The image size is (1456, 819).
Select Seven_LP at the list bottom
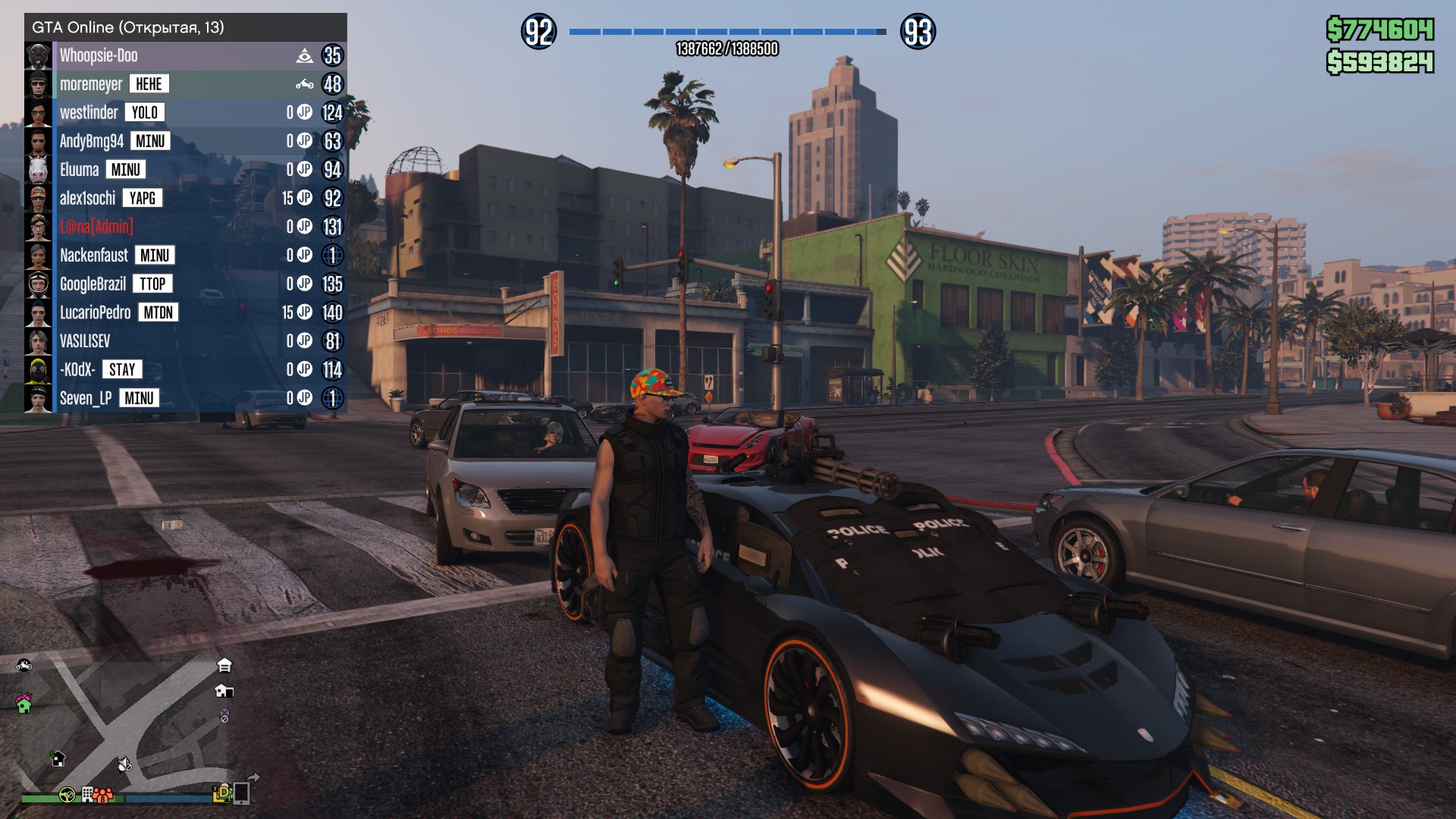coord(86,398)
